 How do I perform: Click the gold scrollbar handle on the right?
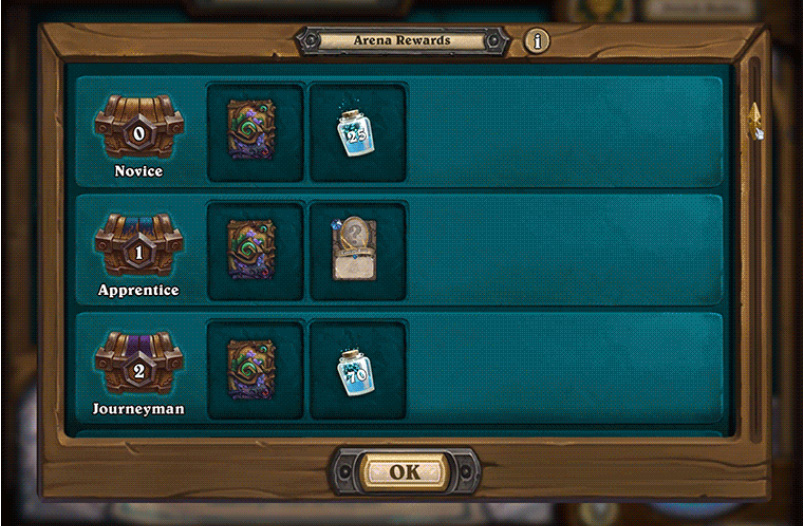(755, 119)
